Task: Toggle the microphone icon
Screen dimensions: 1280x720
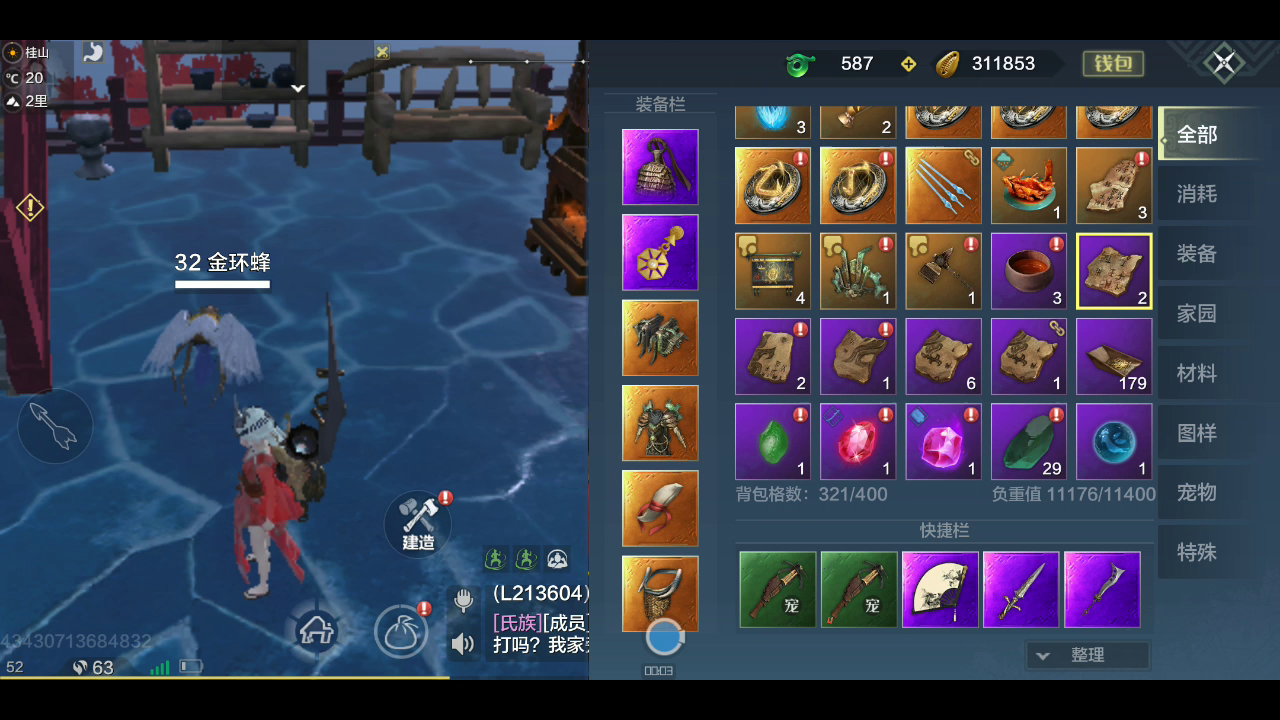Action: pyautogui.click(x=463, y=600)
